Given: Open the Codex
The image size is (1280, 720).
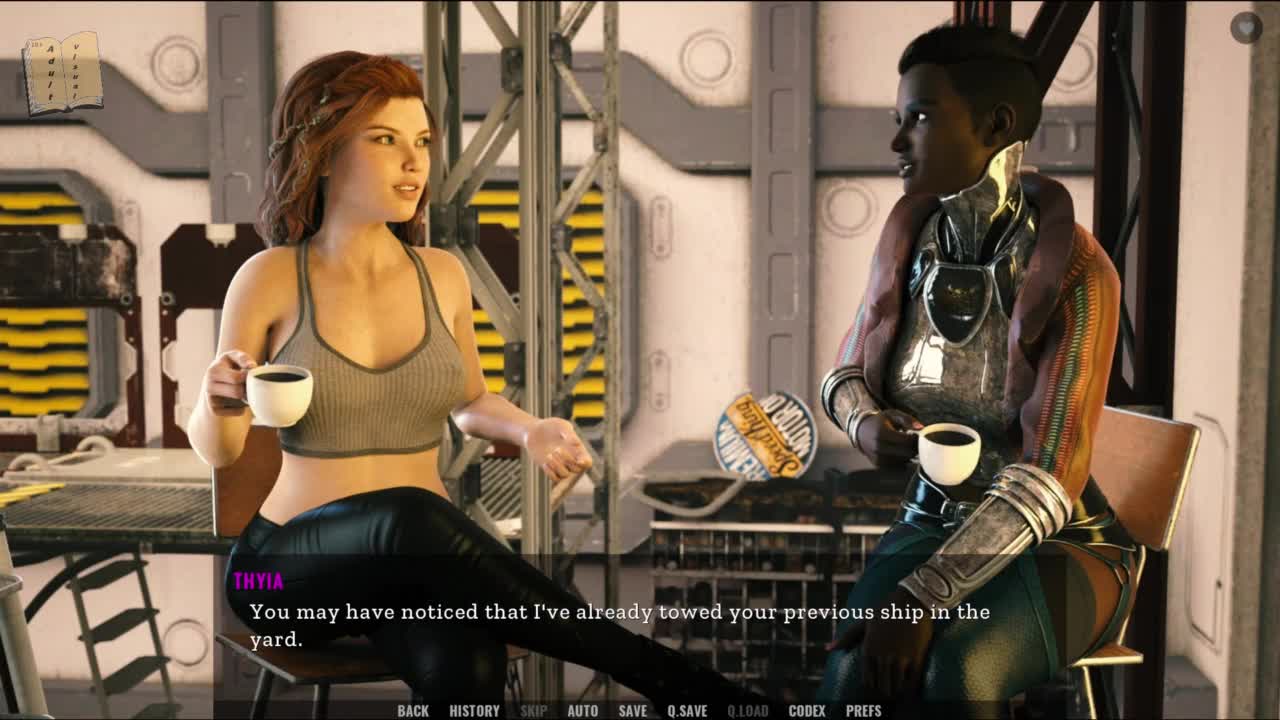Looking at the screenshot, I should coord(806,711).
